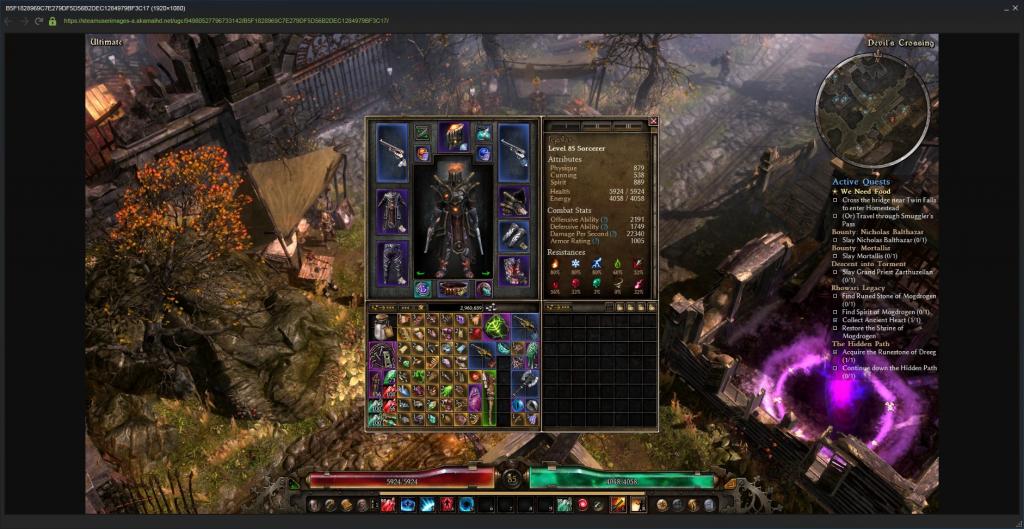The image size is (1024, 529).
Task: Select the shoulder armor equipment slot
Action: 513,201
